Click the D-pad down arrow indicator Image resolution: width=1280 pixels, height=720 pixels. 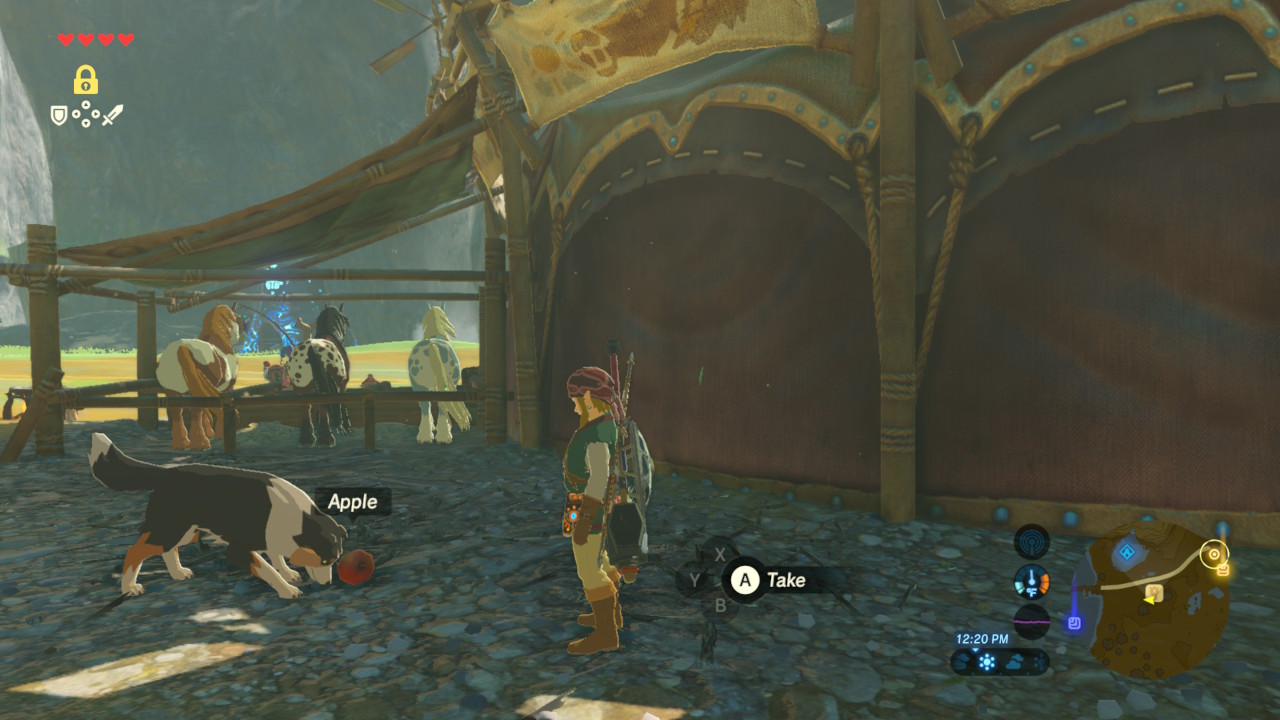point(86,123)
